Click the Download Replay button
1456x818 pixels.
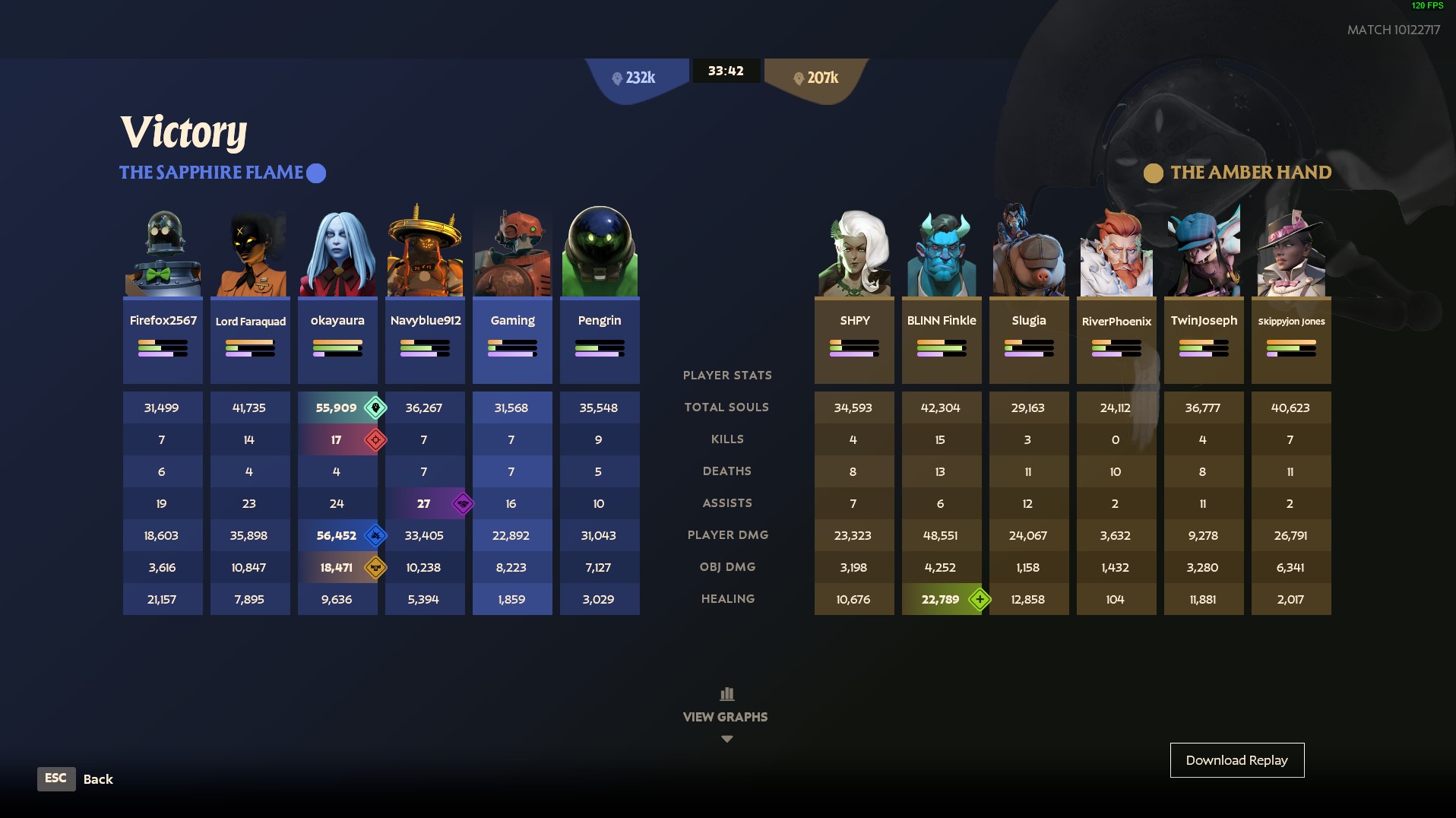[1236, 760]
